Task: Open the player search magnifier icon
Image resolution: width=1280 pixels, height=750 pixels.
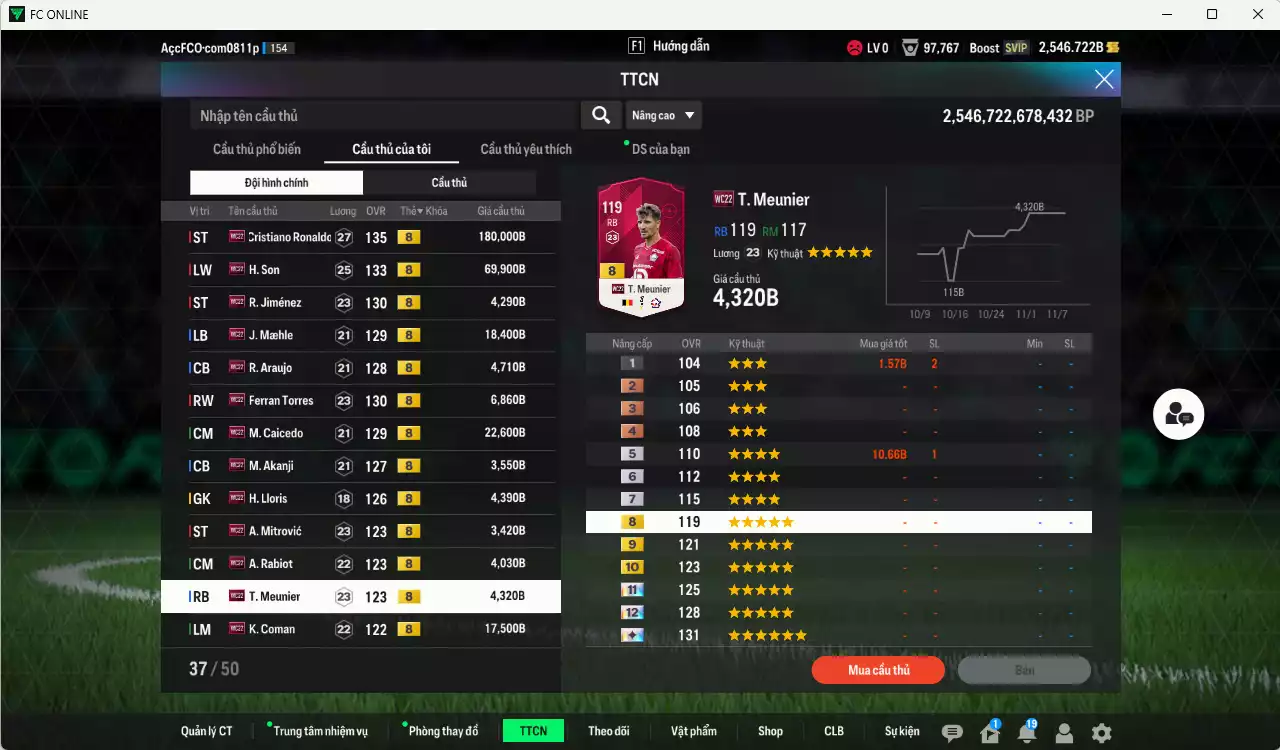Action: pyautogui.click(x=601, y=115)
